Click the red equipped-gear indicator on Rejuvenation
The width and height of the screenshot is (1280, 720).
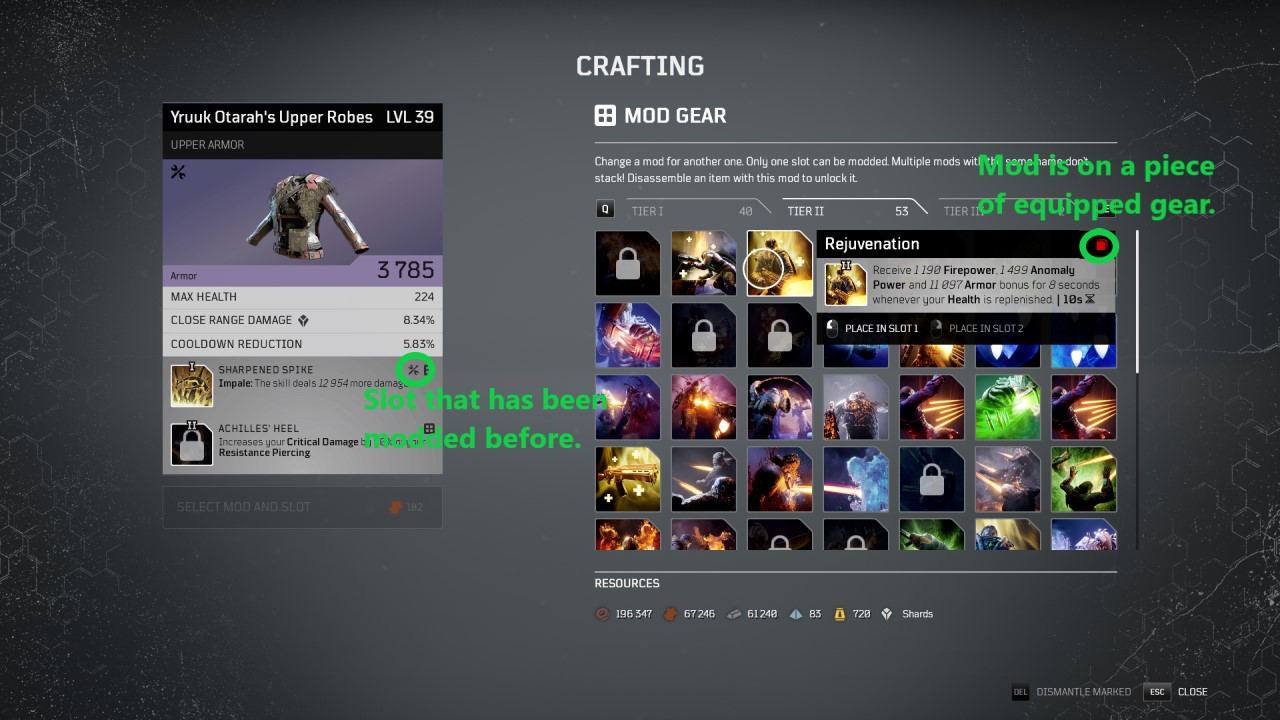(1098, 245)
